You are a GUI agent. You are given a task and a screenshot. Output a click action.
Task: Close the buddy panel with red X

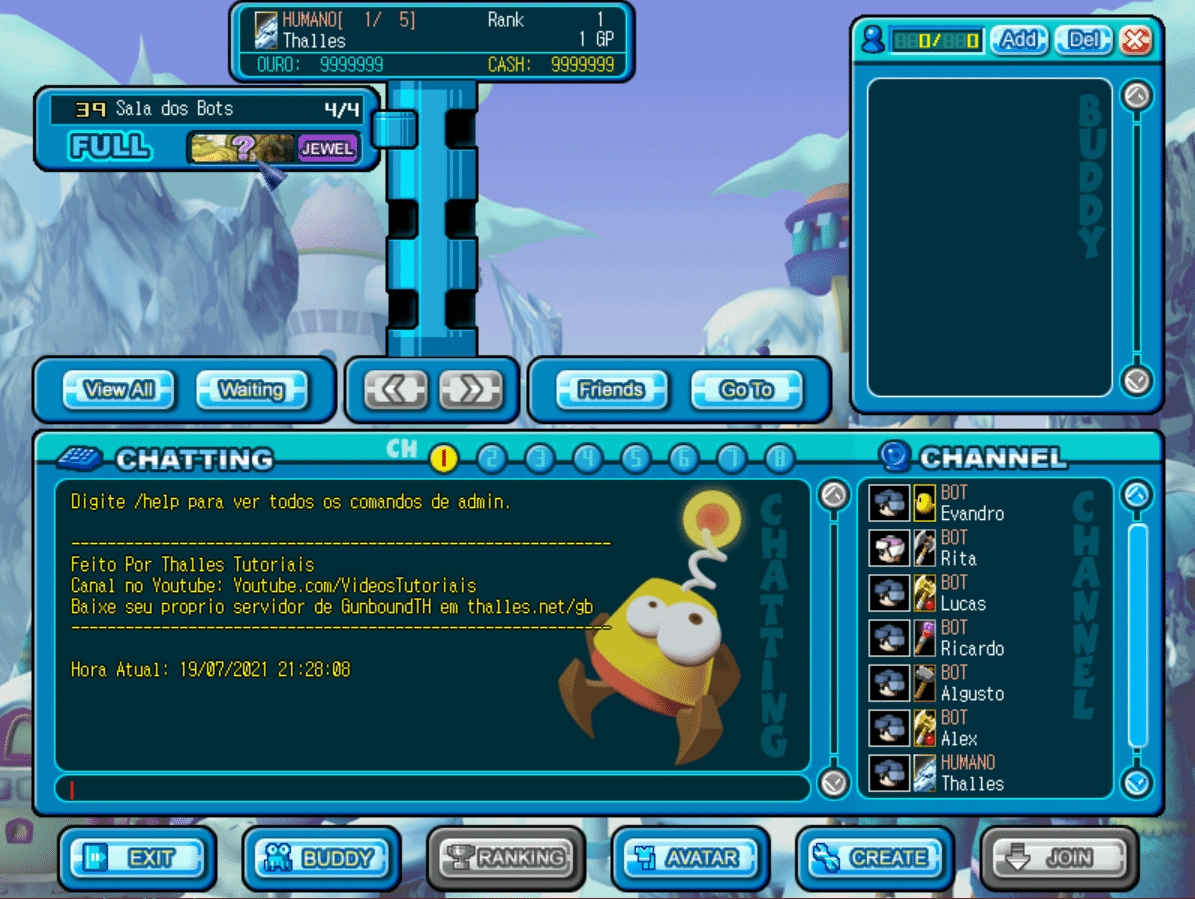point(1137,40)
